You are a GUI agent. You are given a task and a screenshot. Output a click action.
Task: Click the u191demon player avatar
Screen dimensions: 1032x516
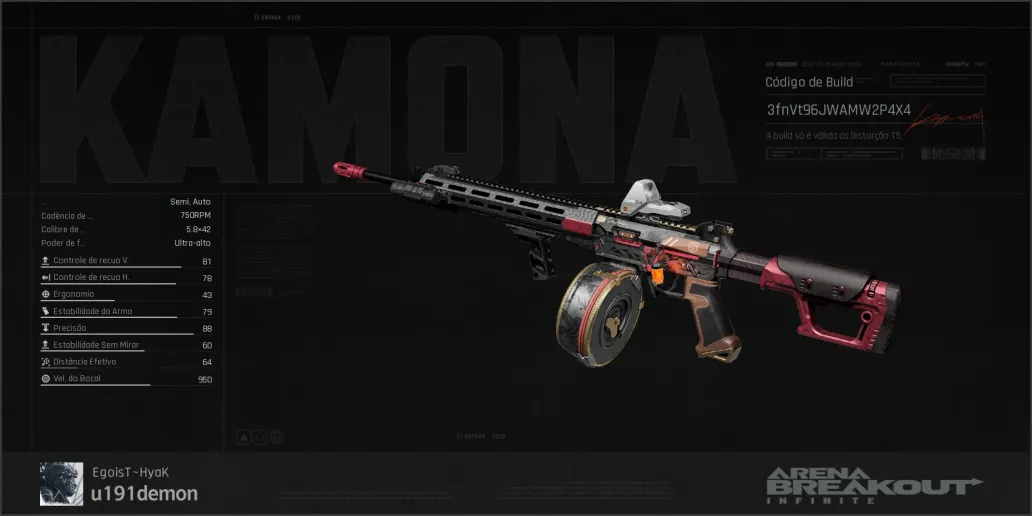pos(61,483)
